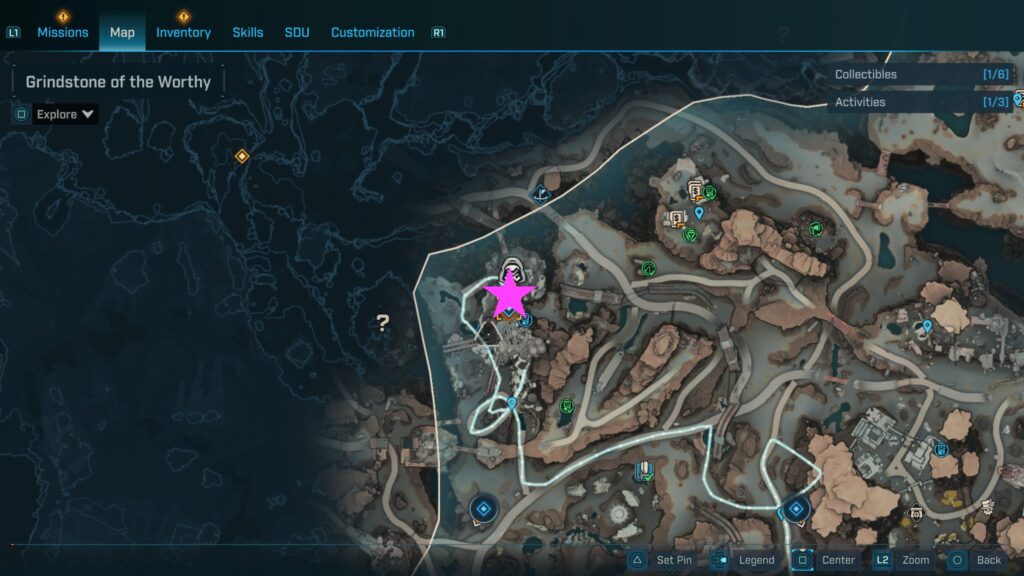Click the orange diamond marker on the map

241,157
